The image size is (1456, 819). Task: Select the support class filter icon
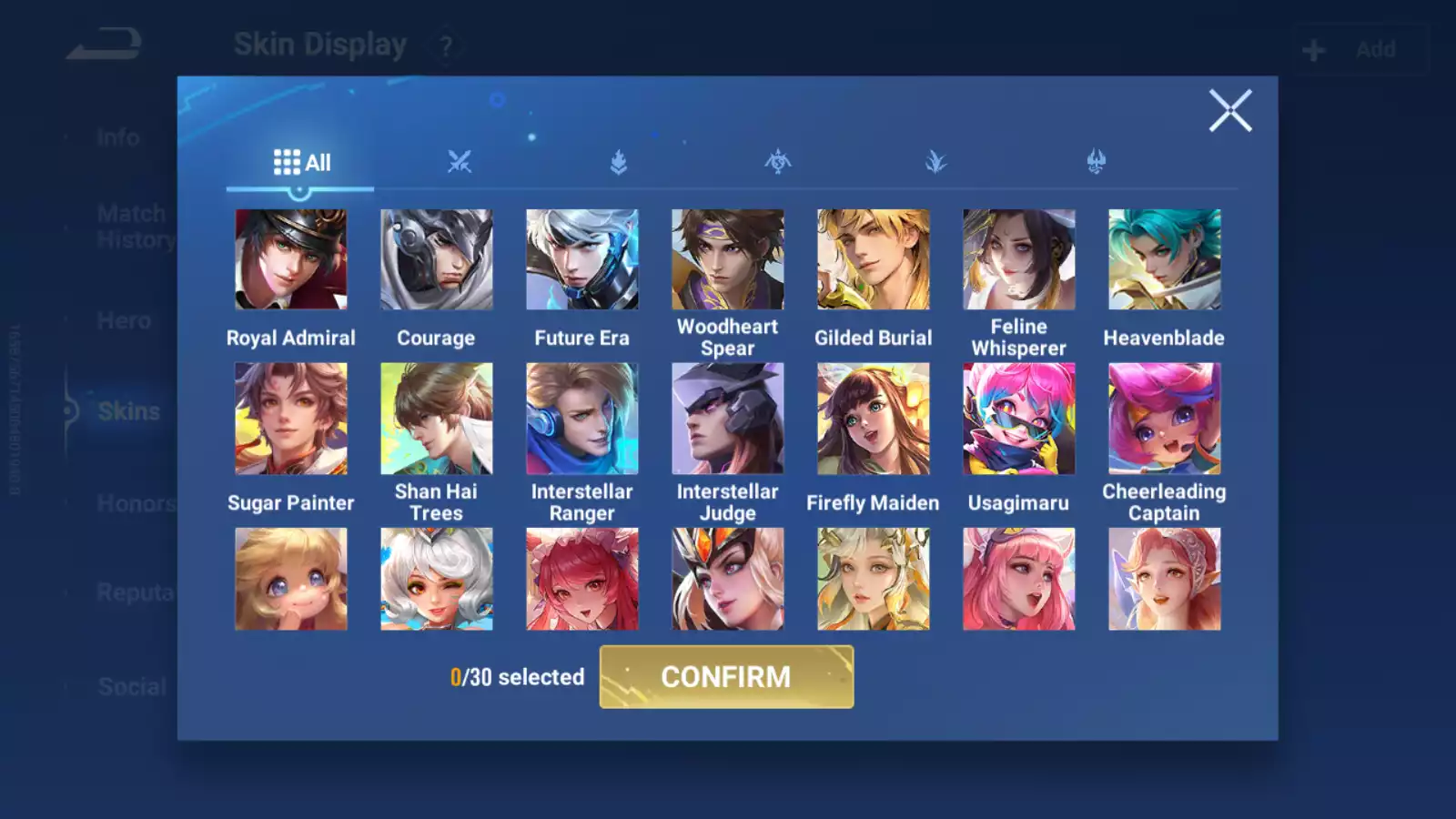(1097, 162)
